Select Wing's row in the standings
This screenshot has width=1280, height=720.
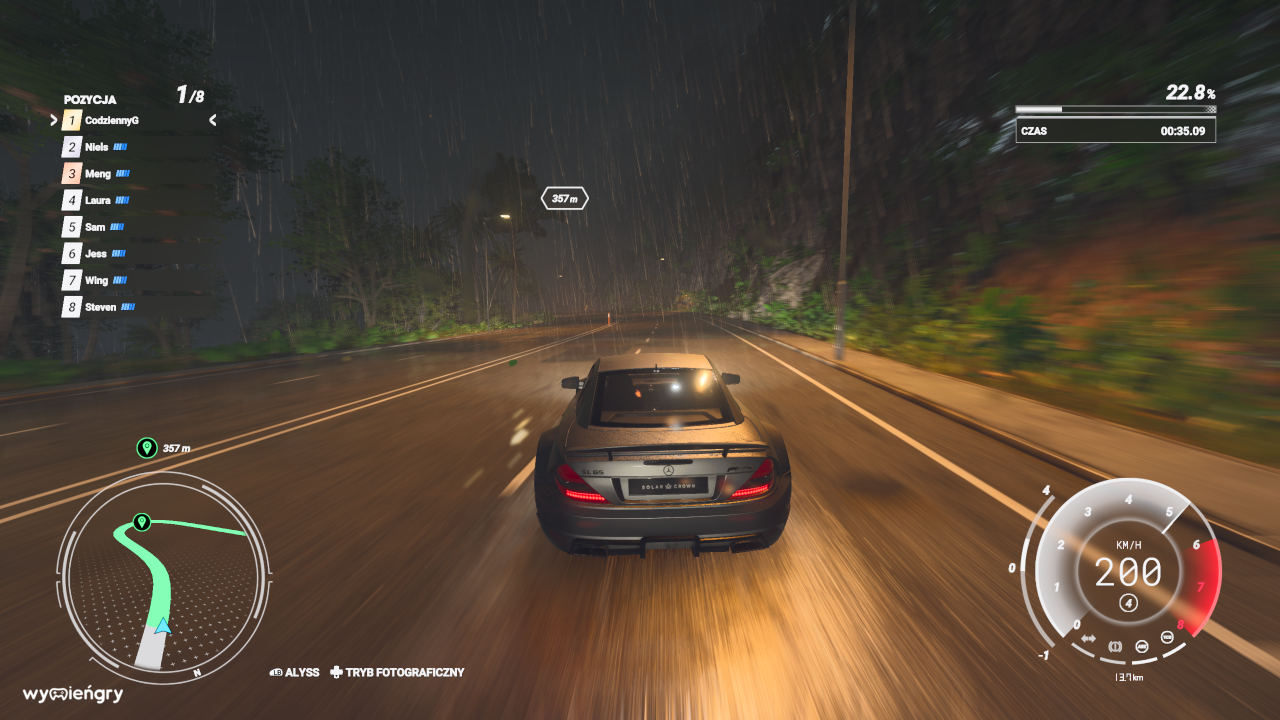point(97,280)
